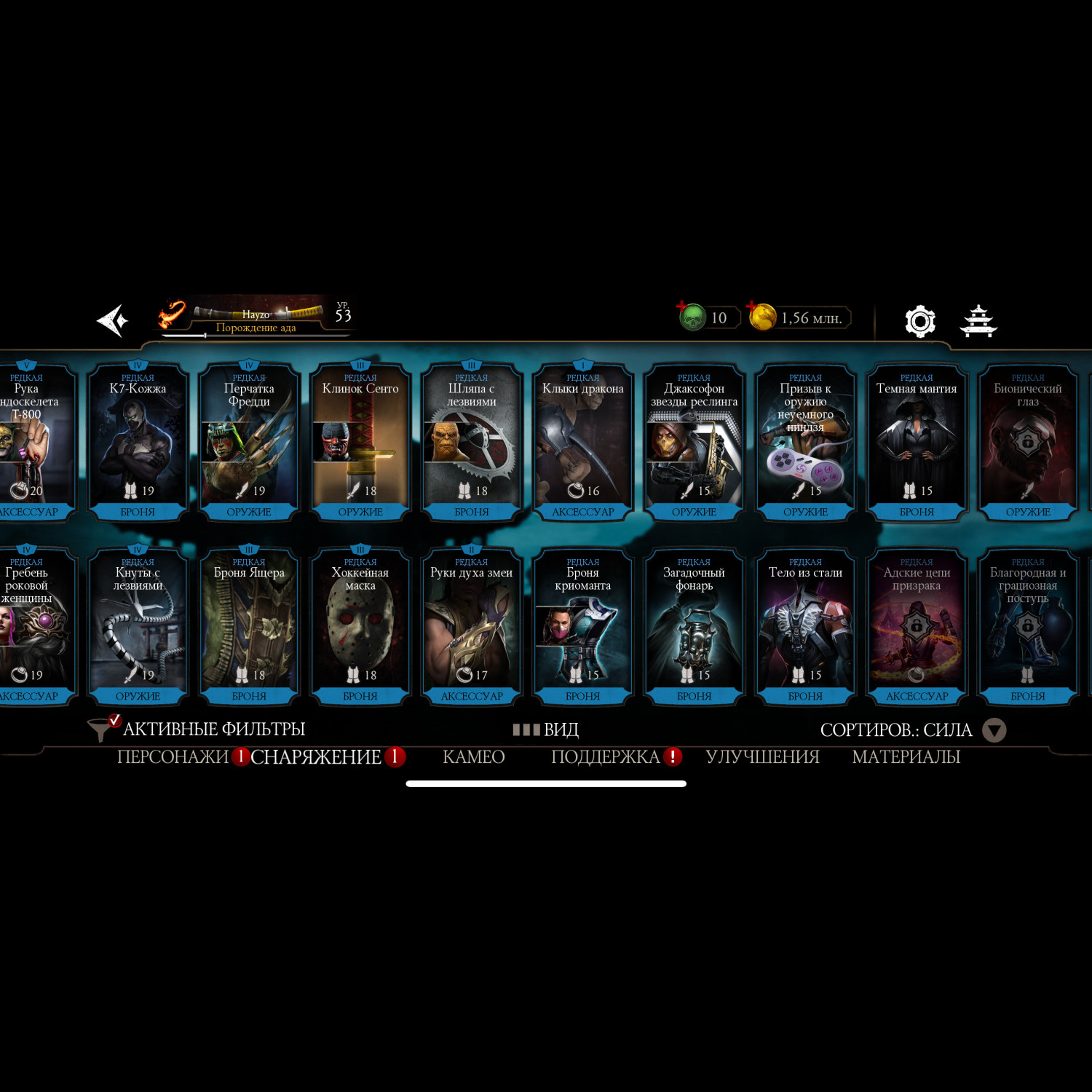Image resolution: width=1092 pixels, height=1092 pixels.
Task: Open the Броня Ящера card
Action: tap(249, 625)
